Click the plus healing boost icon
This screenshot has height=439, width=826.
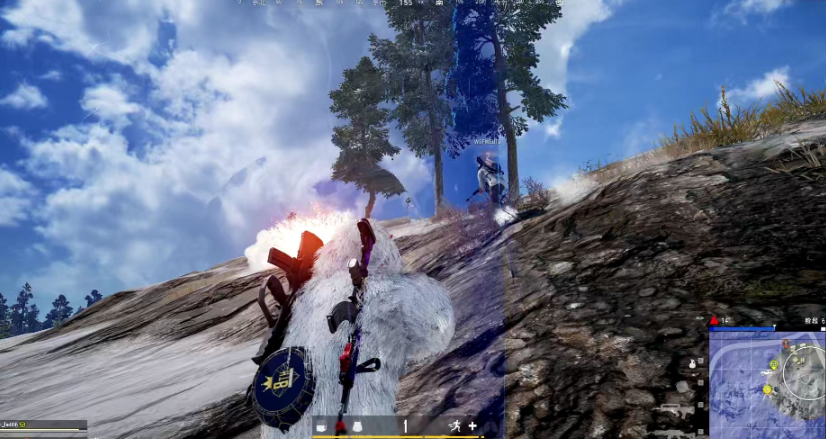472,426
